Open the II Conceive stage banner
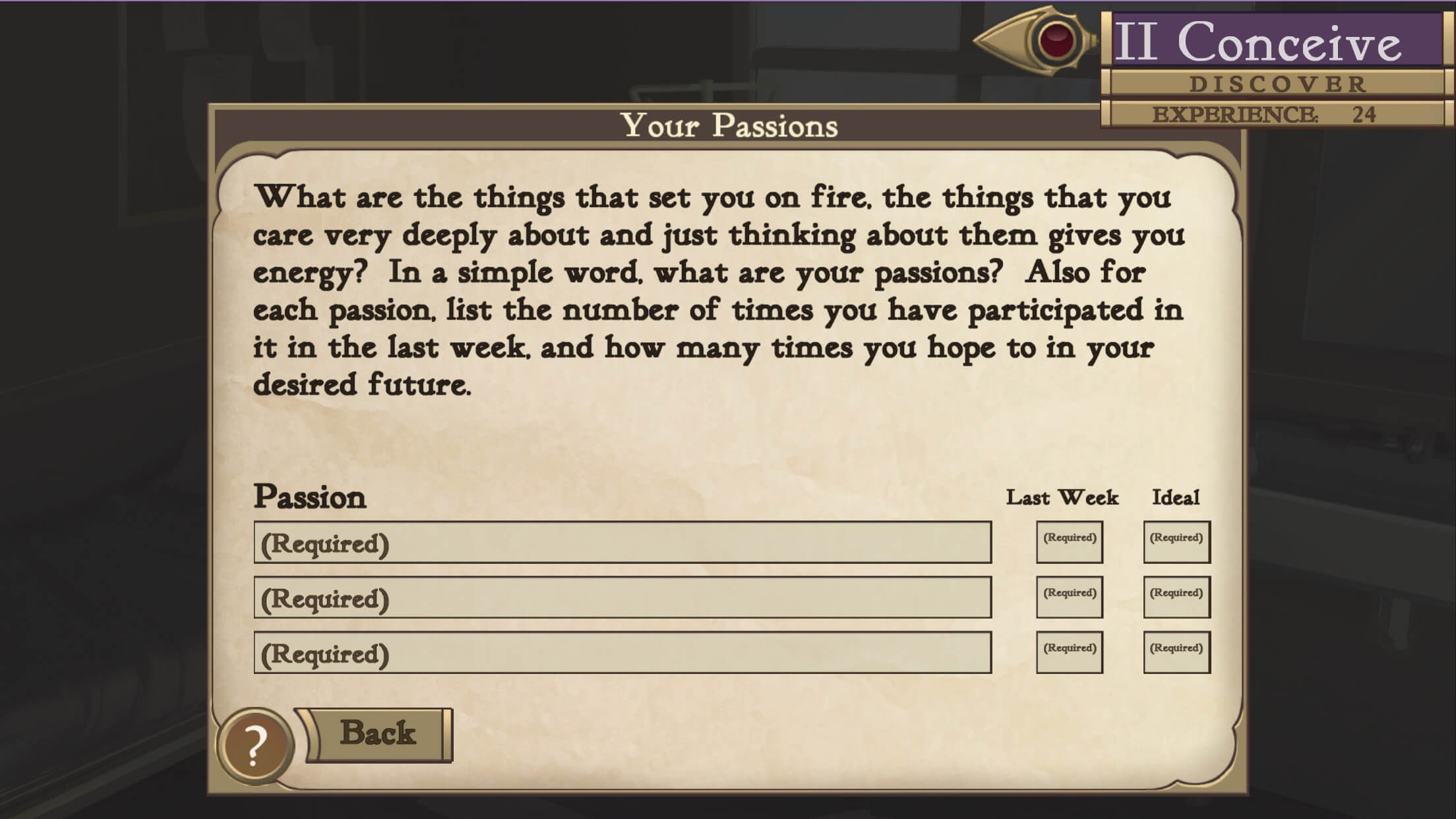Screen dimensions: 1456x819 [1277, 41]
